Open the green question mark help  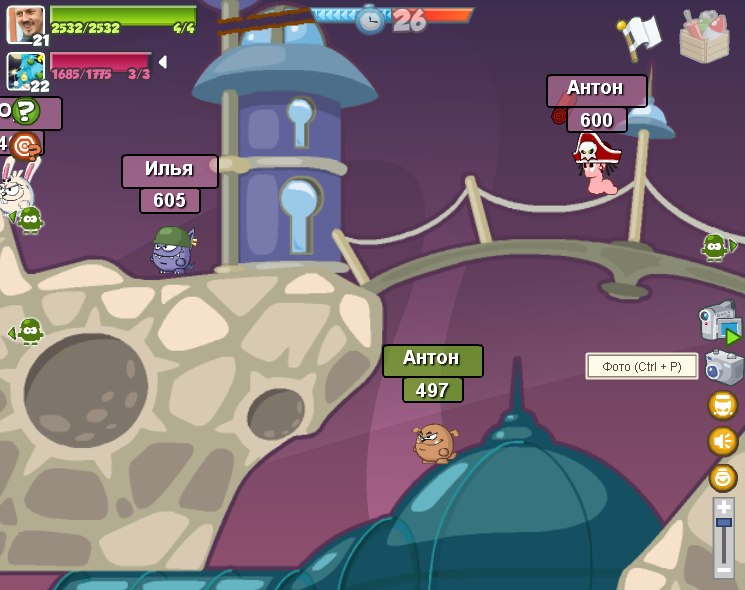pos(26,111)
